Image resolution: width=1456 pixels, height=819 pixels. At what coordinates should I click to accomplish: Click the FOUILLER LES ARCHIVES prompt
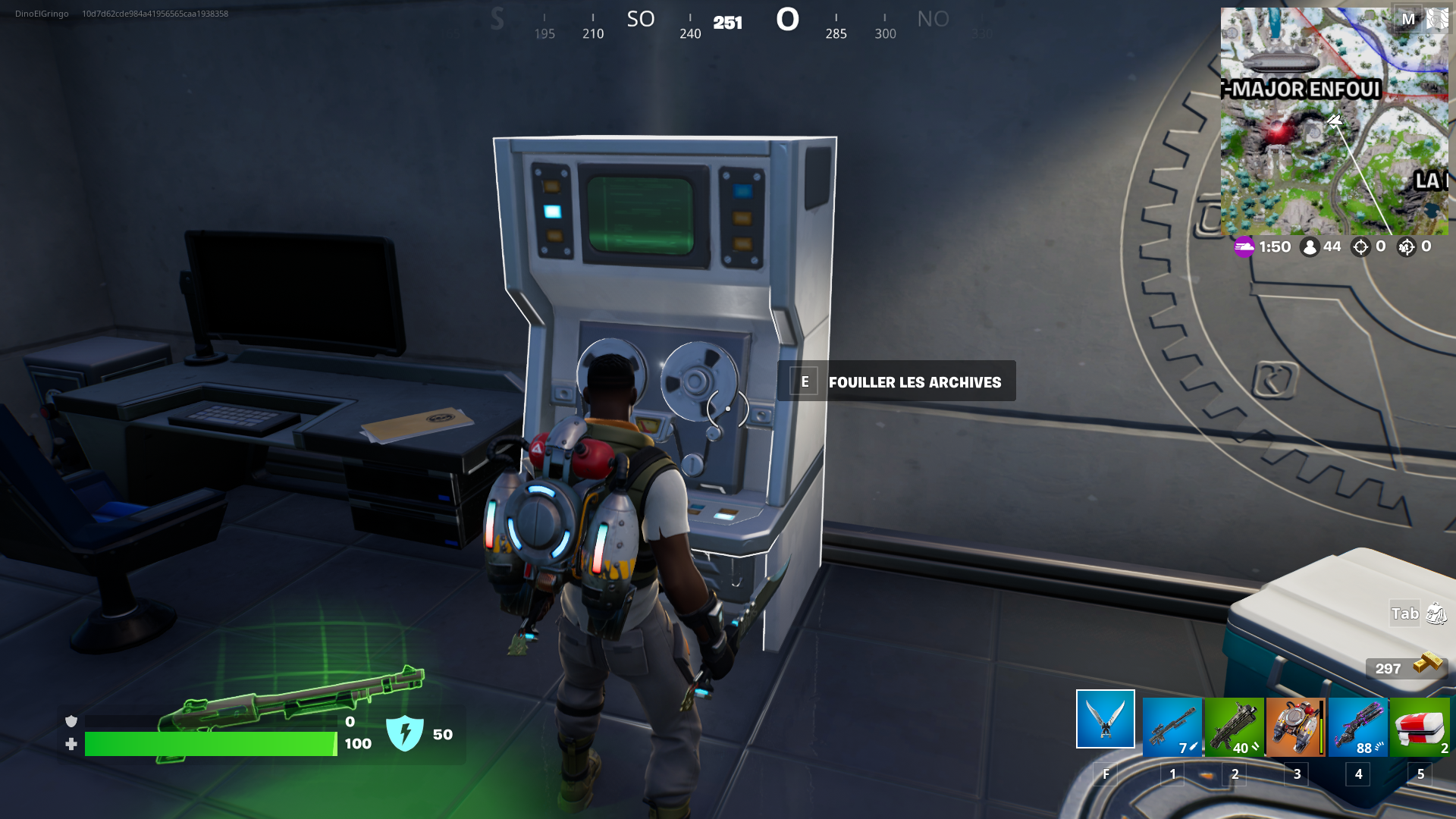pyautogui.click(x=916, y=382)
